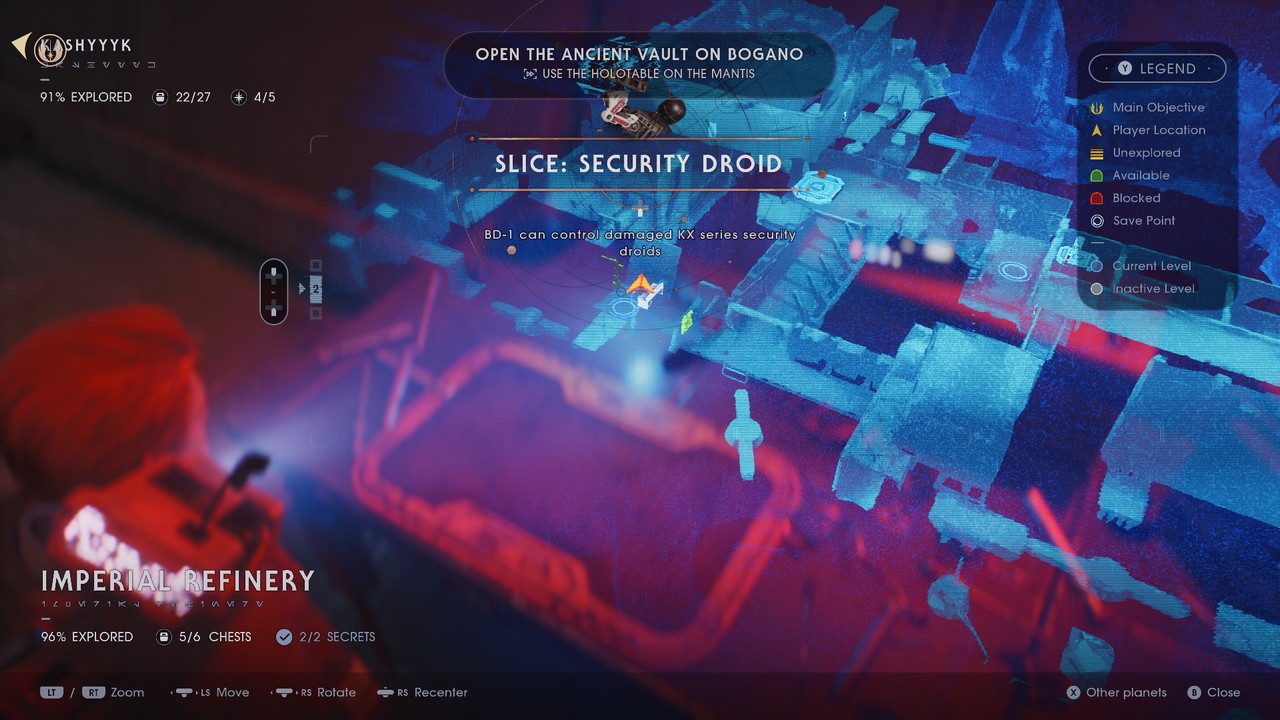Click the Imperial Refinery area title

(x=178, y=581)
